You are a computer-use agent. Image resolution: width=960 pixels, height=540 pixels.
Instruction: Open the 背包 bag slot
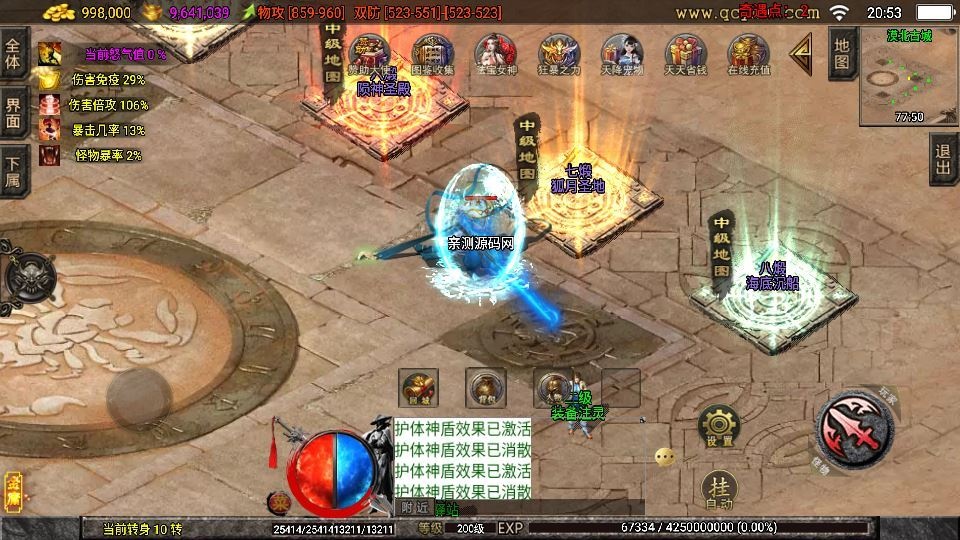tap(486, 388)
